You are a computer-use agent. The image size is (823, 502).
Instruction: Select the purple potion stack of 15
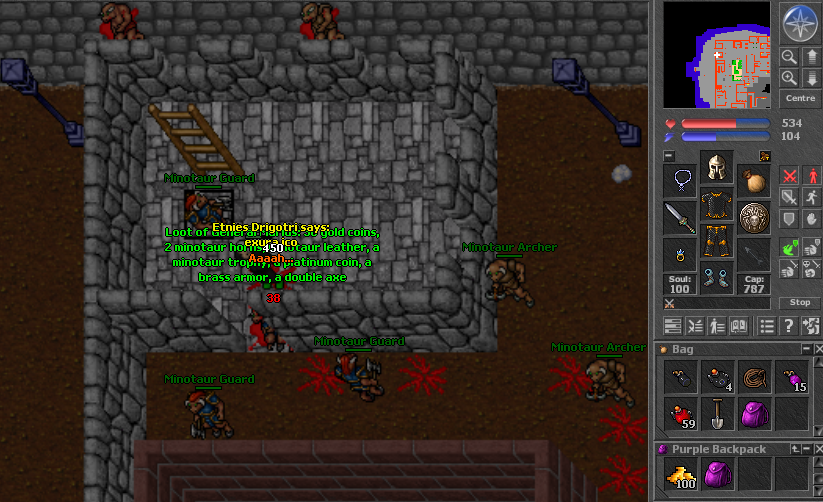click(789, 378)
